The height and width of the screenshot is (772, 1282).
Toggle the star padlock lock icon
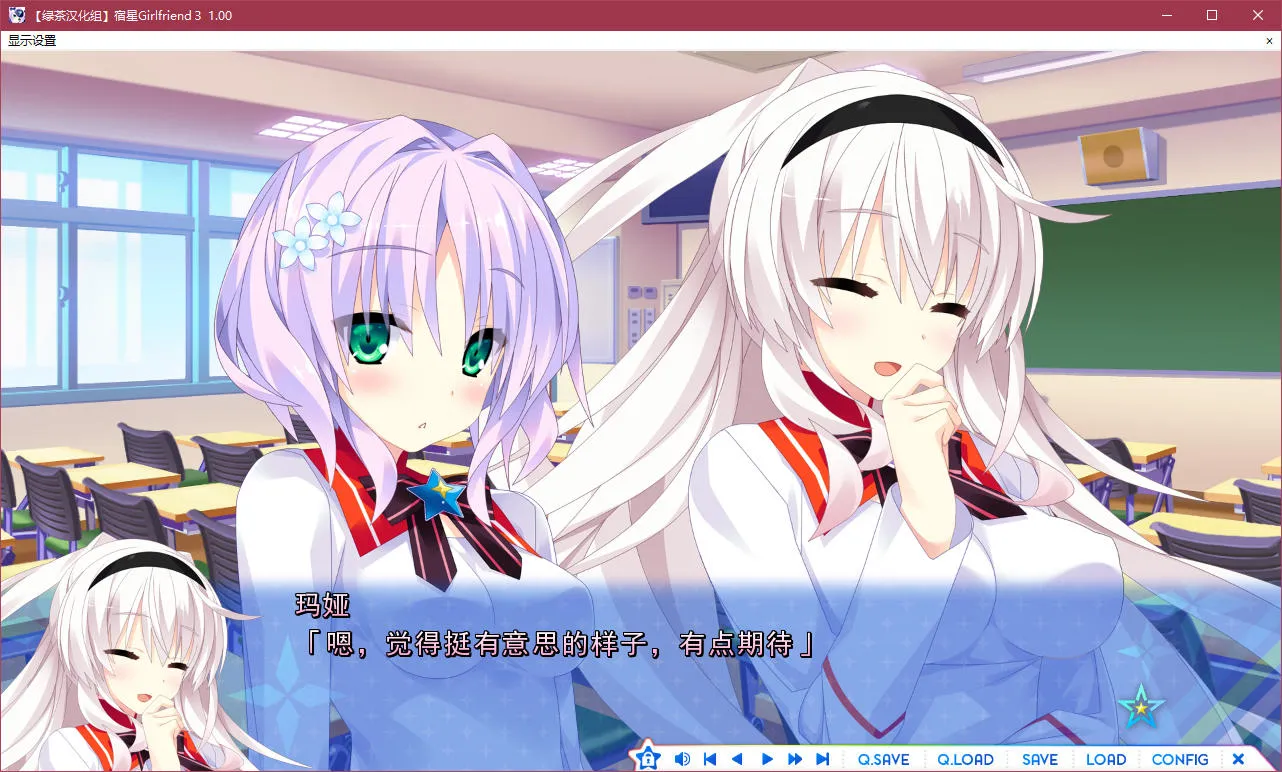pos(648,758)
